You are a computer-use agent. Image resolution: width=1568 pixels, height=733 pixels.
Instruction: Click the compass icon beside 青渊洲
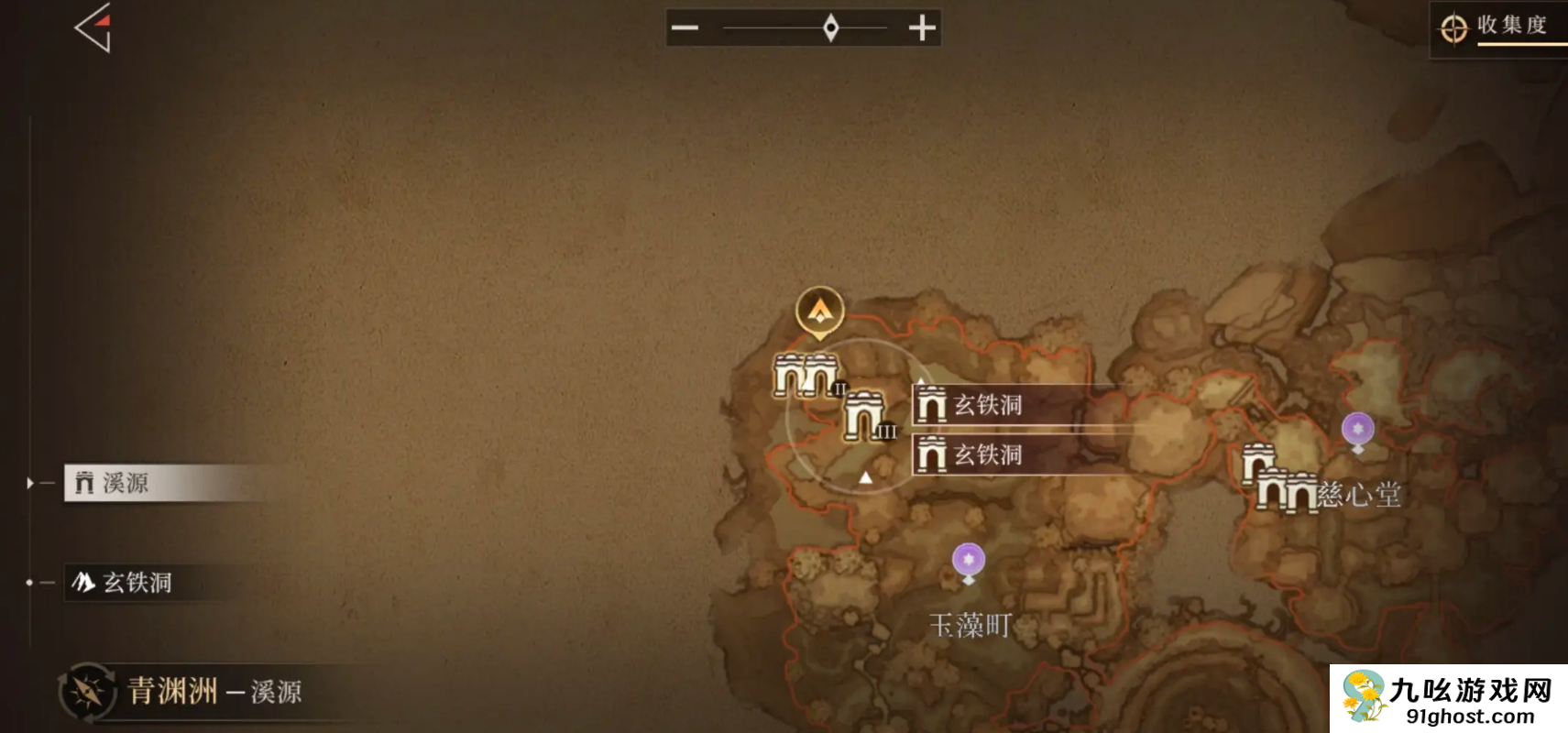(x=87, y=692)
